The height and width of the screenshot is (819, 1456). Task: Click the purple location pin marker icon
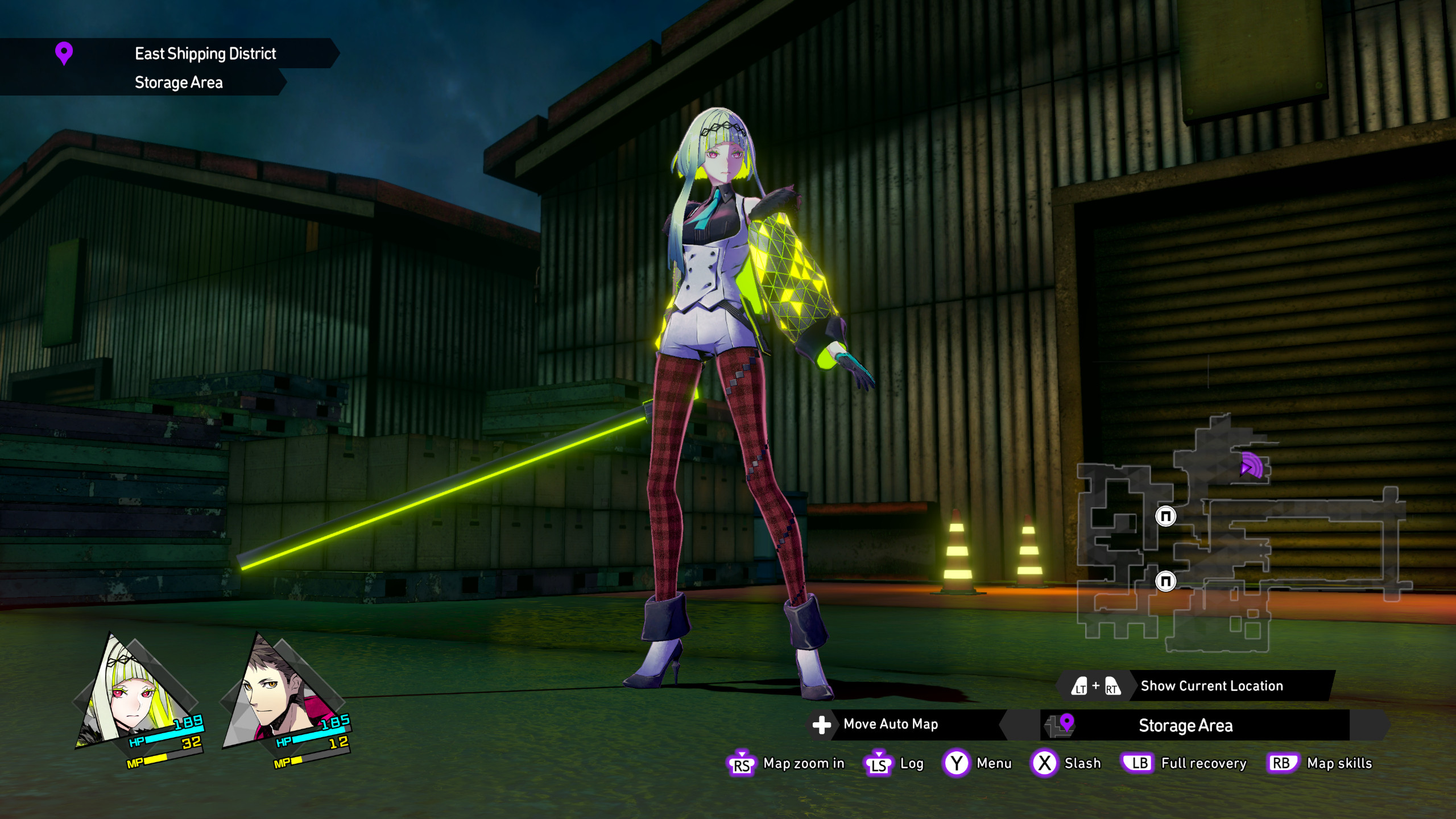point(64,52)
